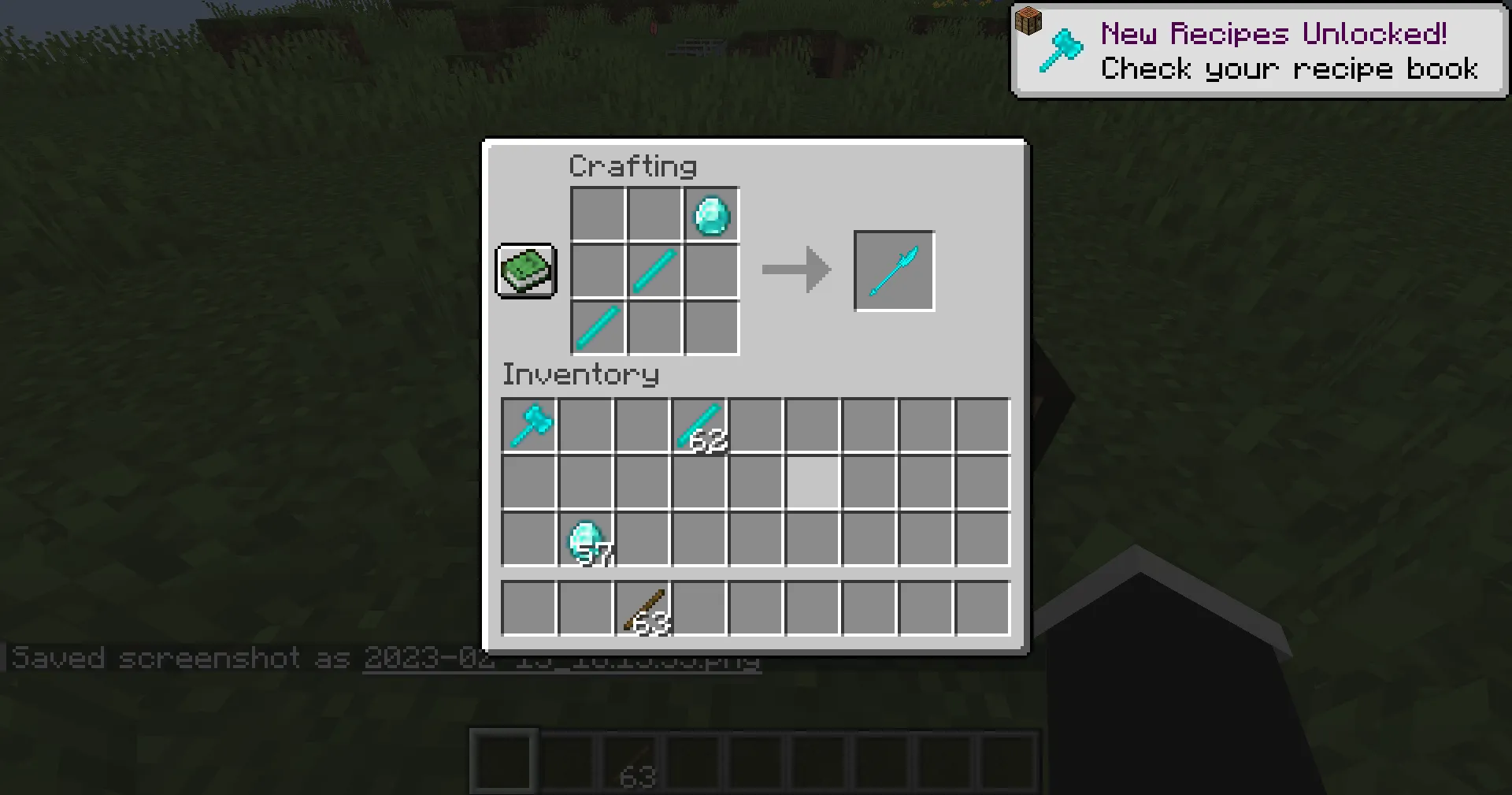Viewport: 1512px width, 795px height.
Task: Select the diamond in the crafting grid
Action: [710, 214]
